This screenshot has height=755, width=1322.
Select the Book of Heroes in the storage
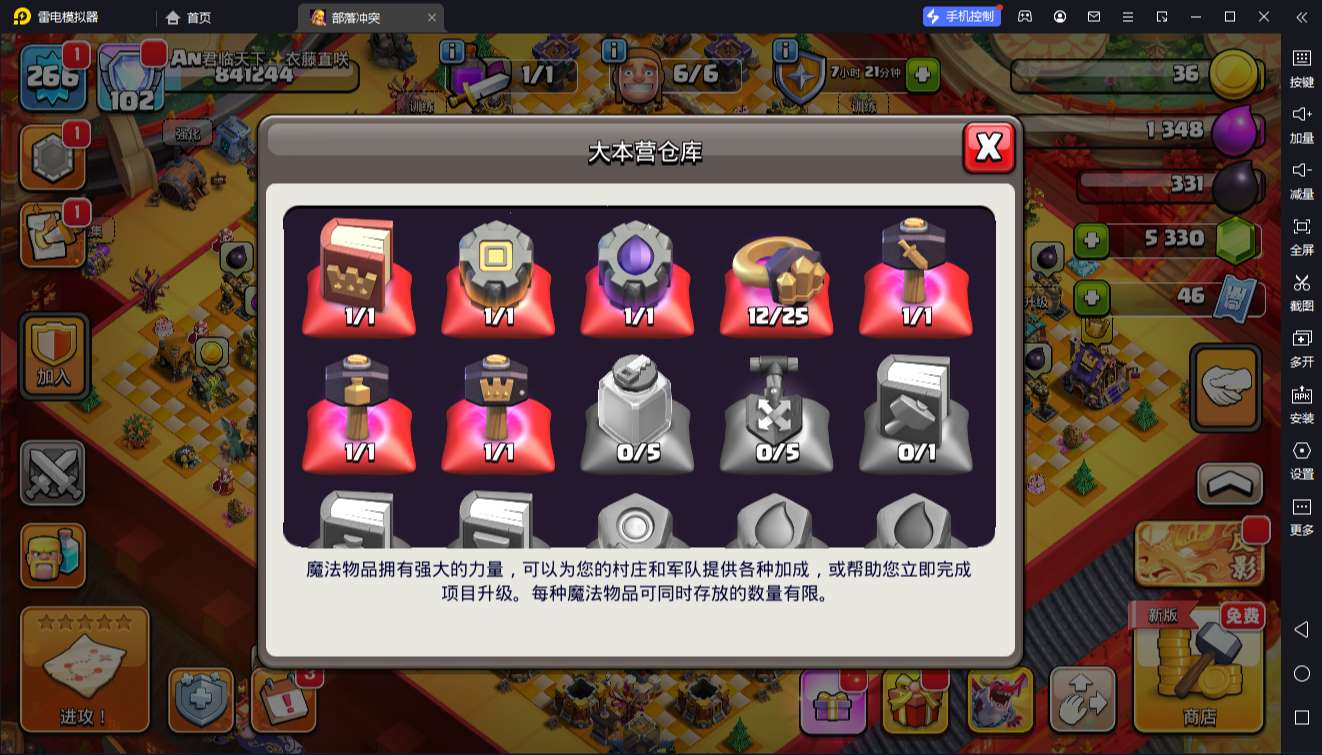(x=358, y=270)
